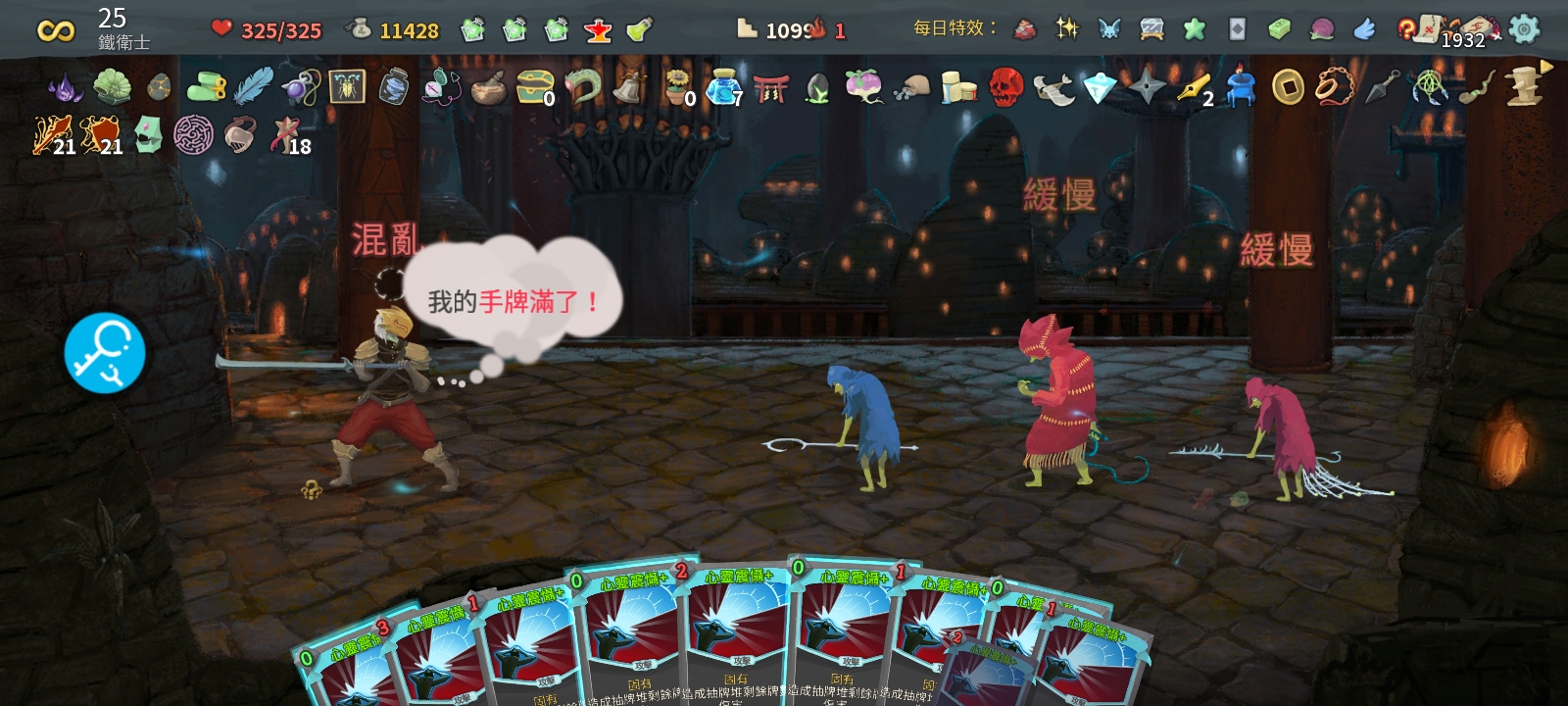Image resolution: width=1568 pixels, height=706 pixels.
Task: Inspect the red torii gate relic
Action: coord(771,88)
